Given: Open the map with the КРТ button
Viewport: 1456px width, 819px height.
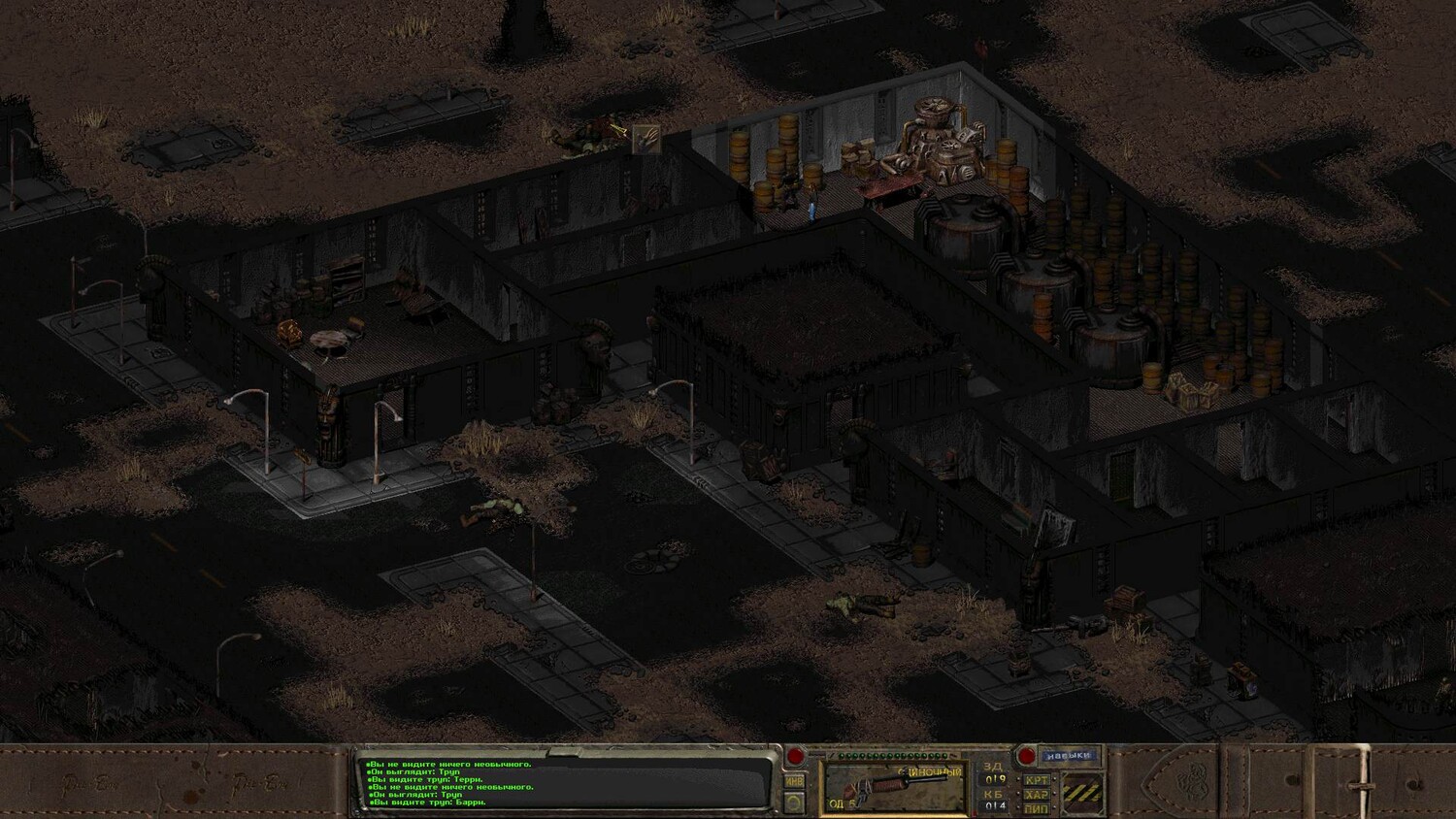Looking at the screenshot, I should pyautogui.click(x=1037, y=779).
